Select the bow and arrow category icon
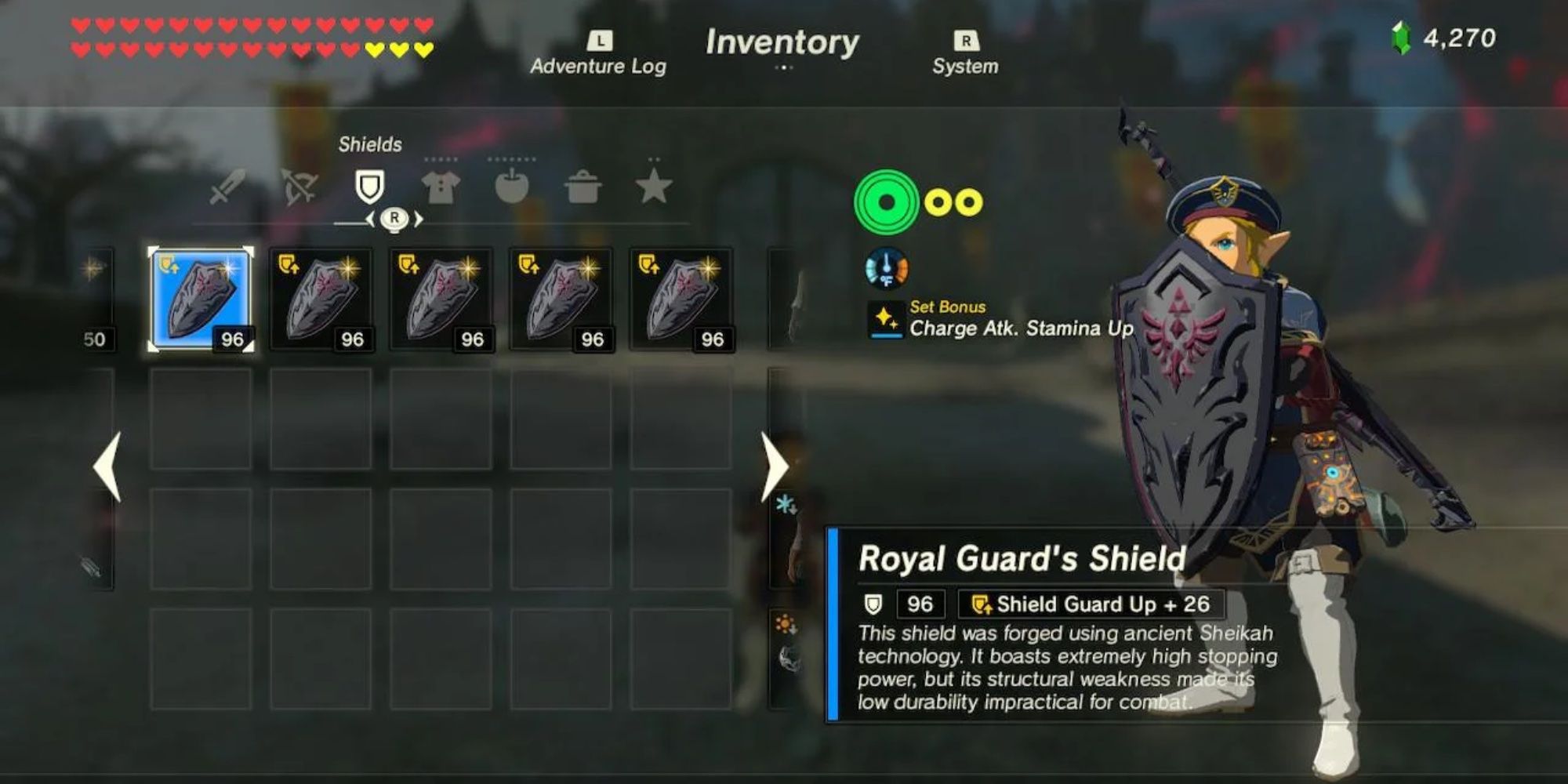Viewport: 1568px width, 784px height. point(301,187)
